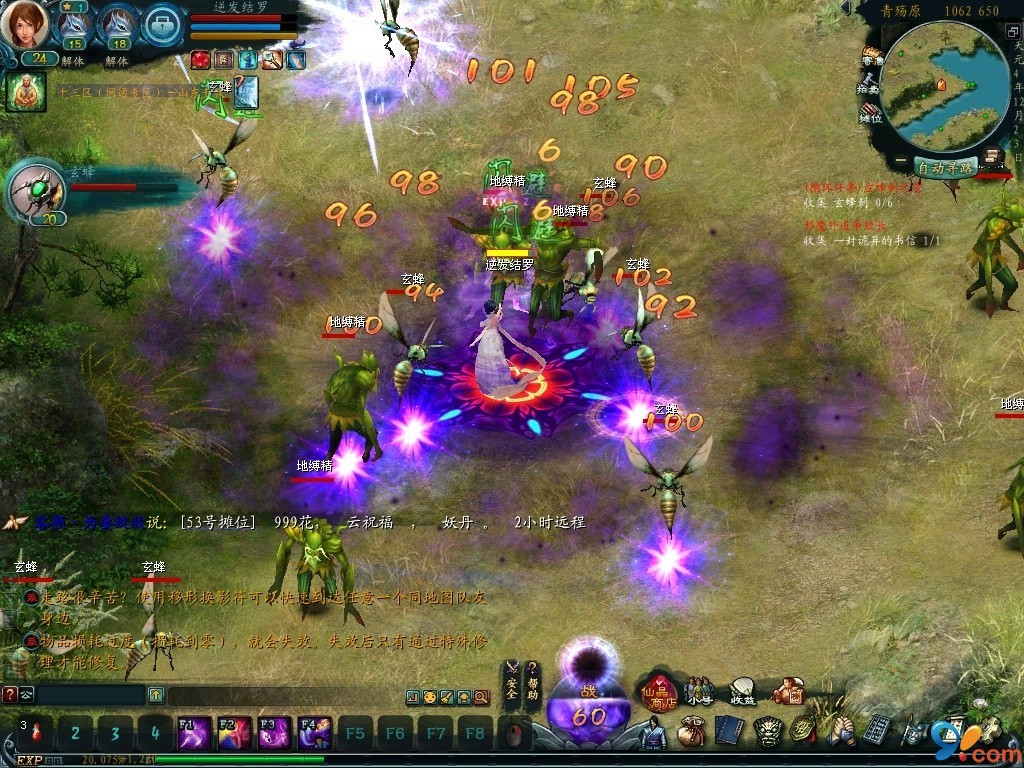The height and width of the screenshot is (768, 1024).
Task: Activate the F4 skill slot
Action: coord(314,733)
